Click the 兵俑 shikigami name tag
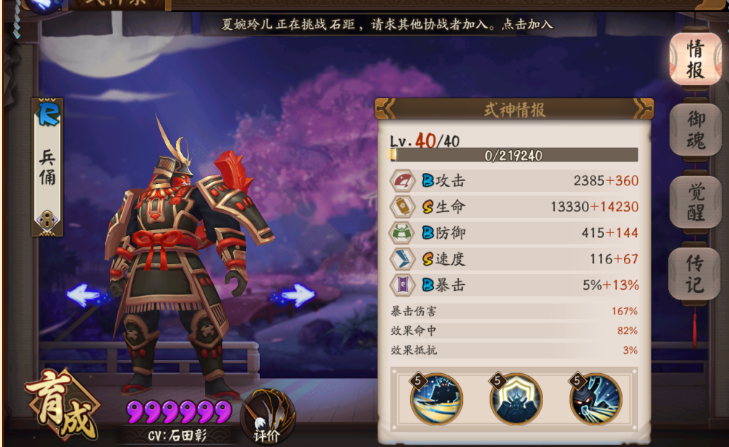 48,166
